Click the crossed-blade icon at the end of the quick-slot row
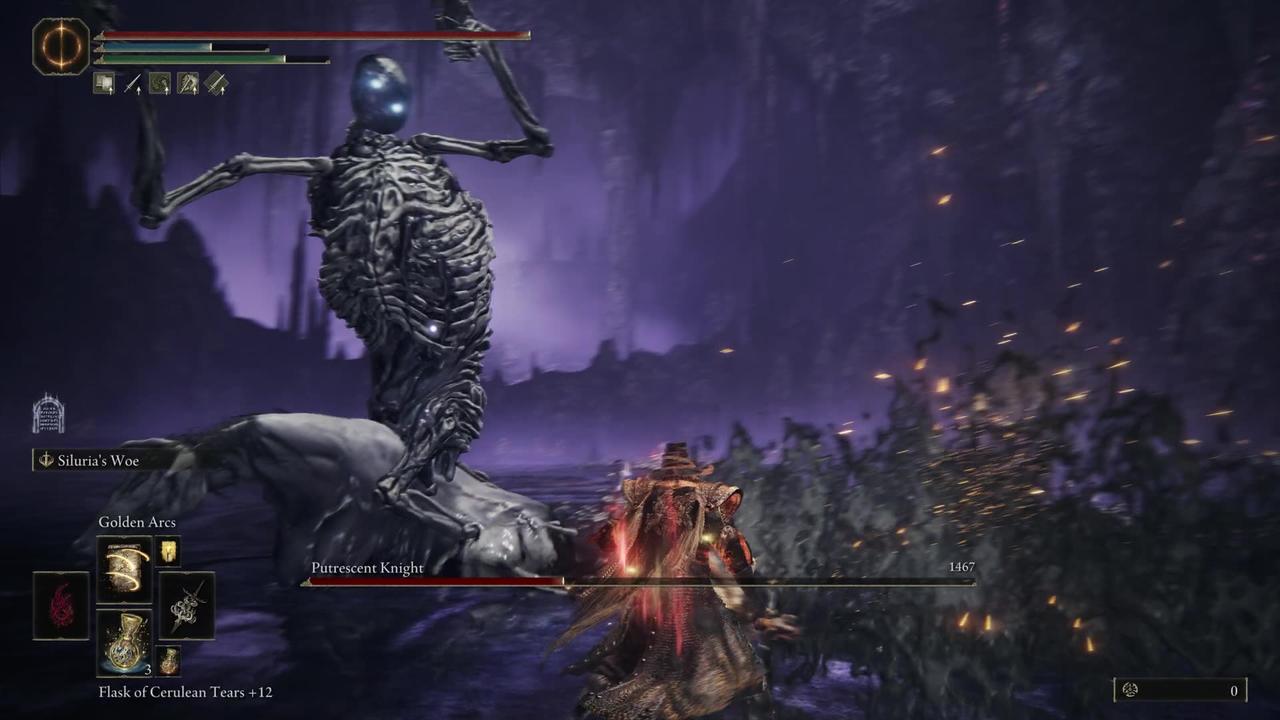This screenshot has width=1280, height=720. pos(216,84)
